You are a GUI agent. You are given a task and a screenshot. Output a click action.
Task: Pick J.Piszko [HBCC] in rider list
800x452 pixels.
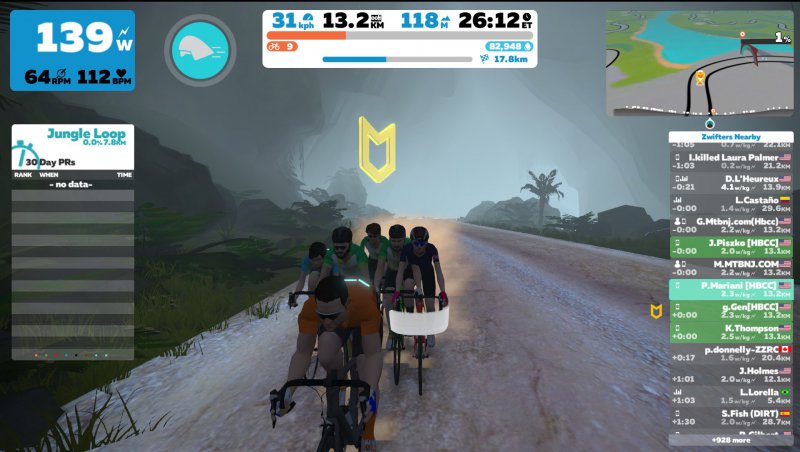pos(731,246)
